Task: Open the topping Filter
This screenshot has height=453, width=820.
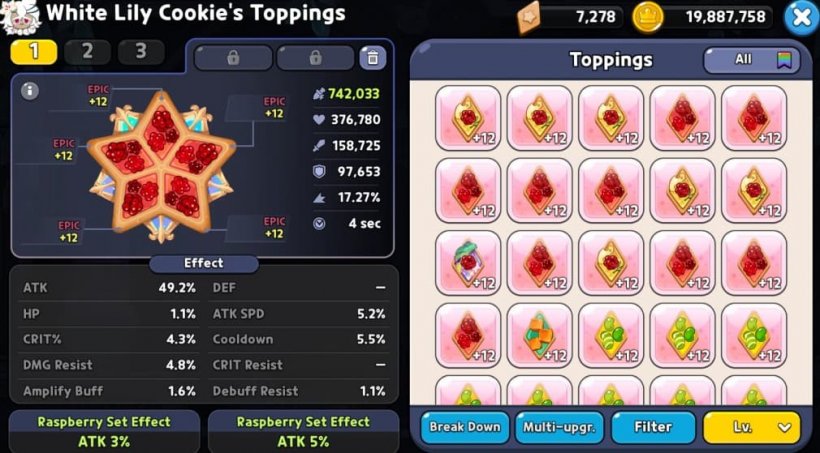Action: [653, 427]
